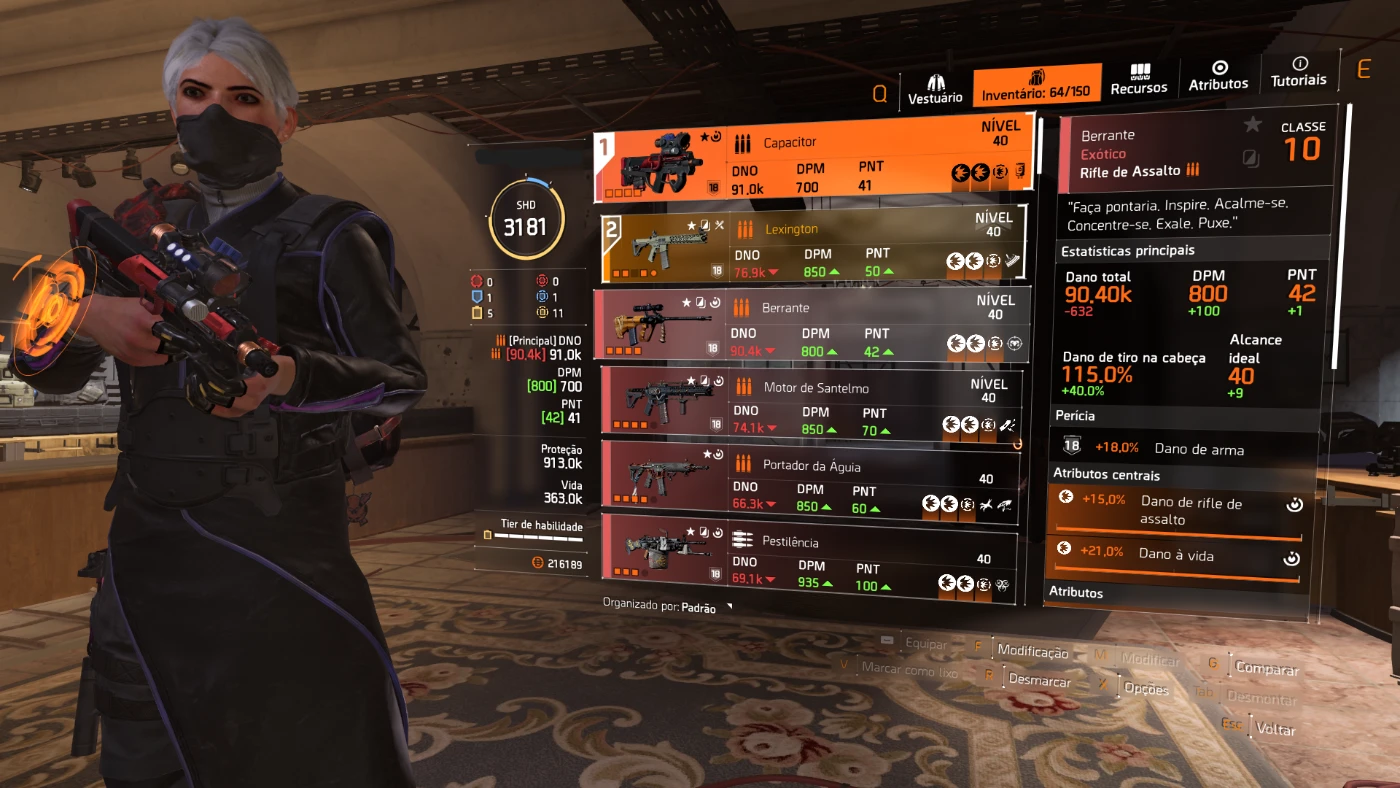Choose the Lexington rifle row
The width and height of the screenshot is (1400, 788).
click(x=812, y=246)
